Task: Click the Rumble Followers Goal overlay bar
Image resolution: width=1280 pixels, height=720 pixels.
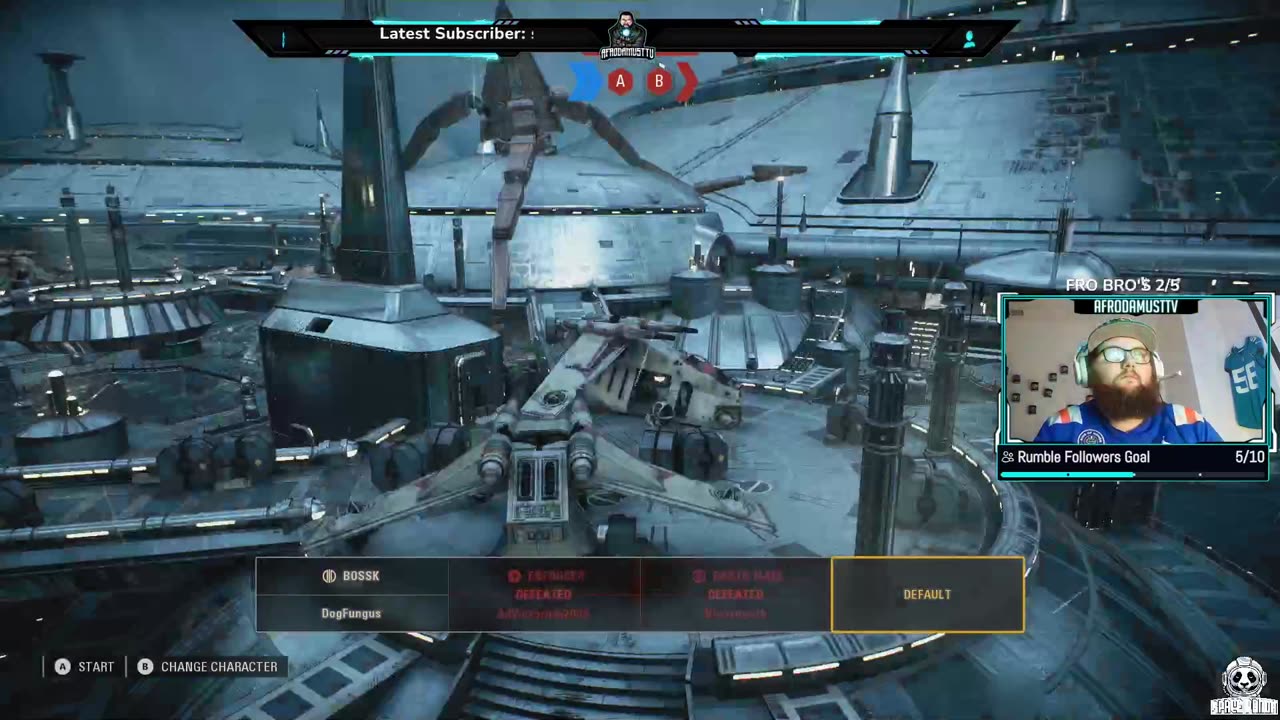Action: click(1133, 458)
